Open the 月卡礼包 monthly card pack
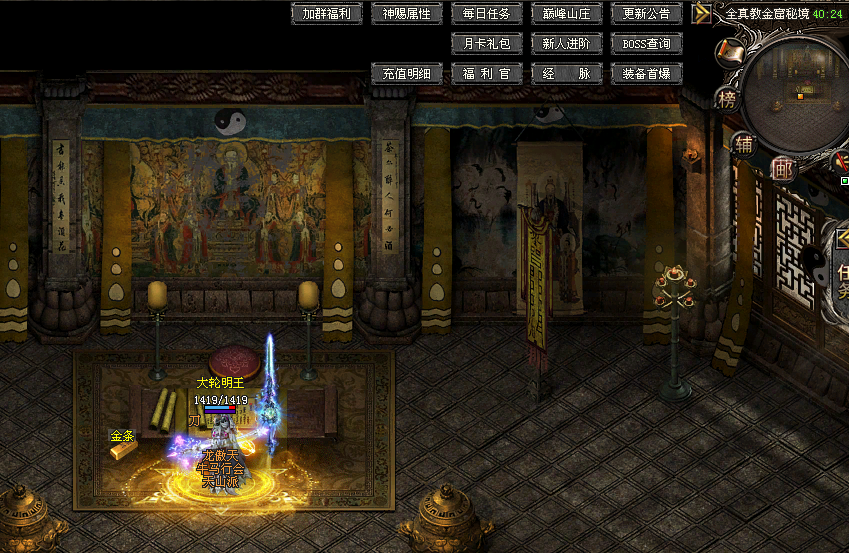849x553 pixels. coord(487,44)
